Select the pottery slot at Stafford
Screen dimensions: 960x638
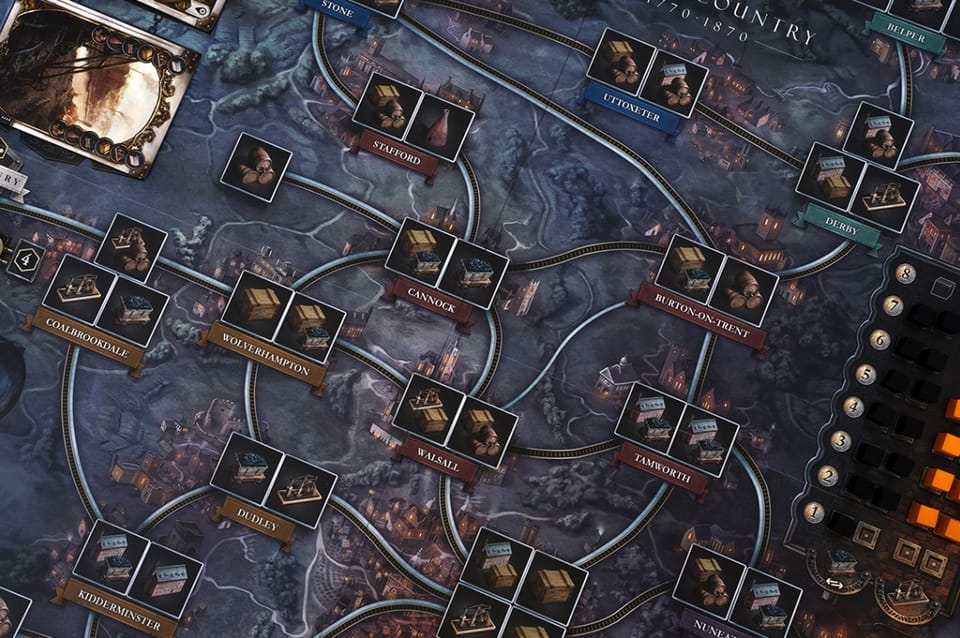pyautogui.click(x=440, y=126)
